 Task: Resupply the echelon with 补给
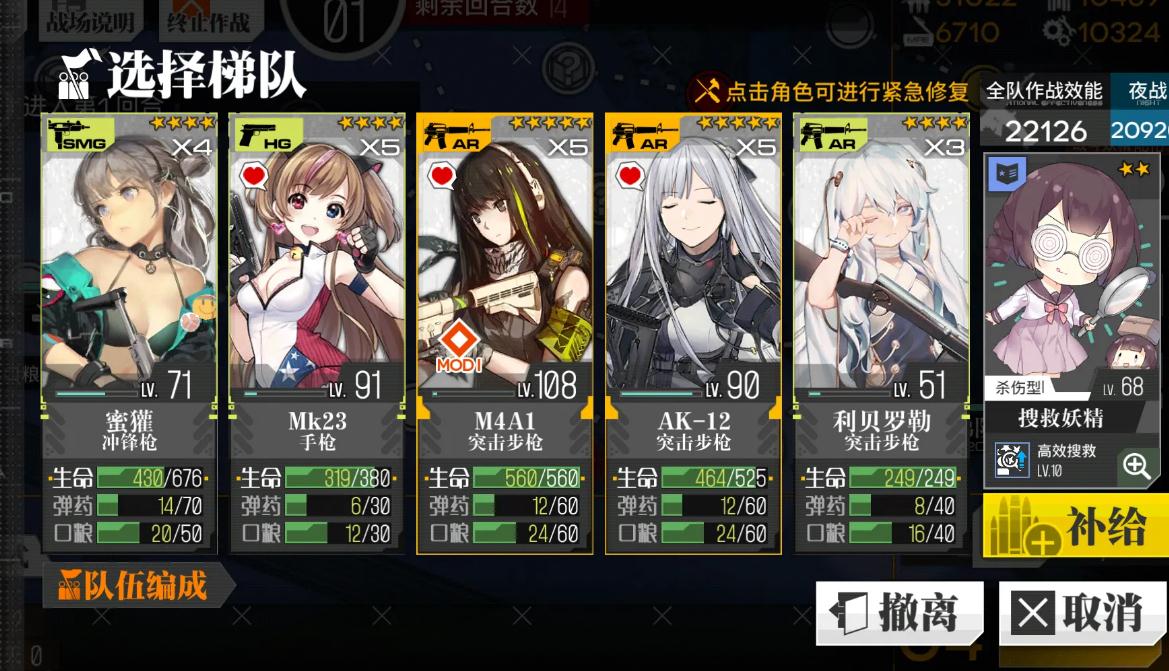(1076, 525)
